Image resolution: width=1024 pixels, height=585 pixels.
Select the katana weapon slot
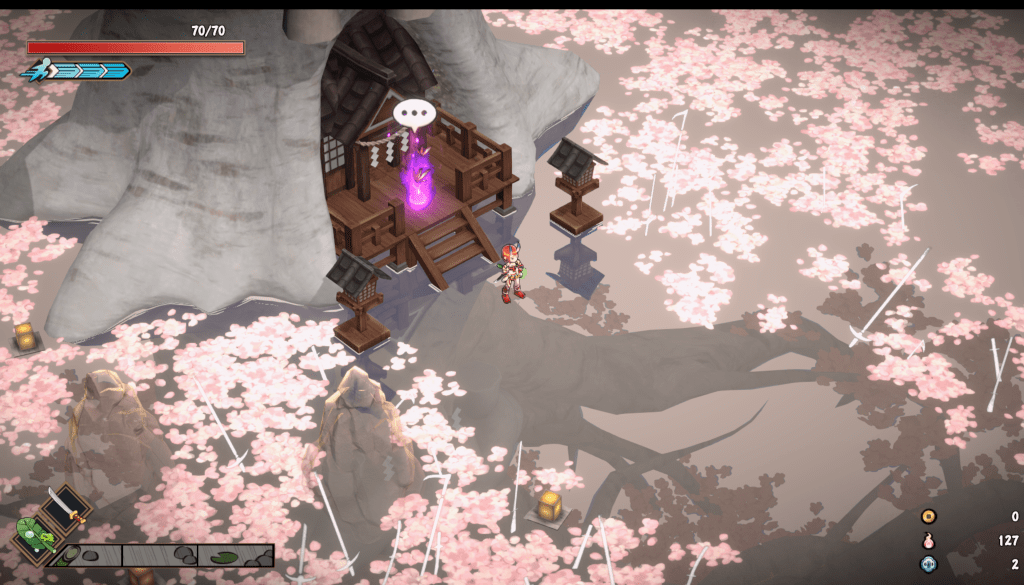pos(68,507)
